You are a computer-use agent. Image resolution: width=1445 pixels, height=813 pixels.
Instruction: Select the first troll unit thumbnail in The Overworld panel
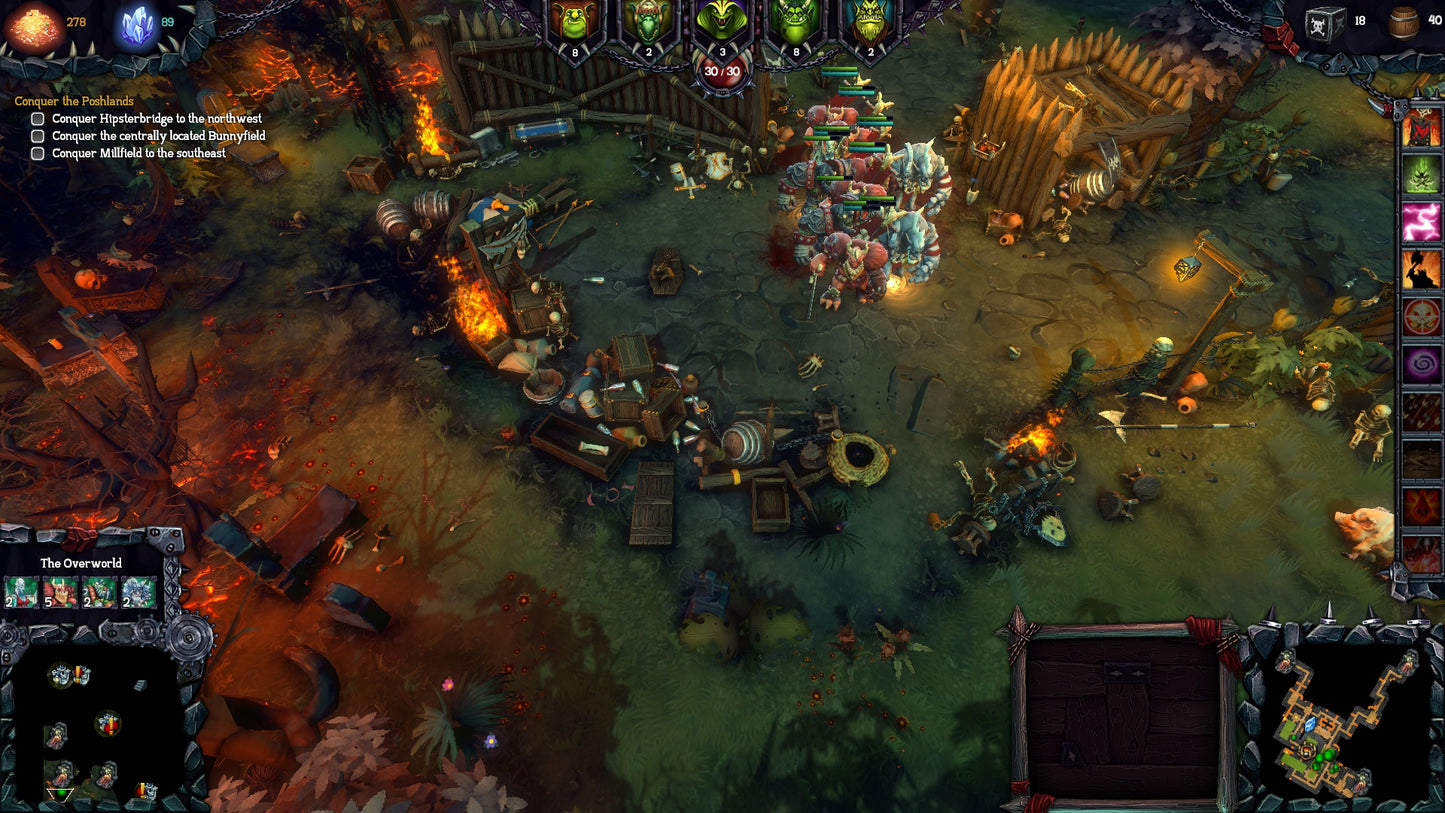coord(21,591)
